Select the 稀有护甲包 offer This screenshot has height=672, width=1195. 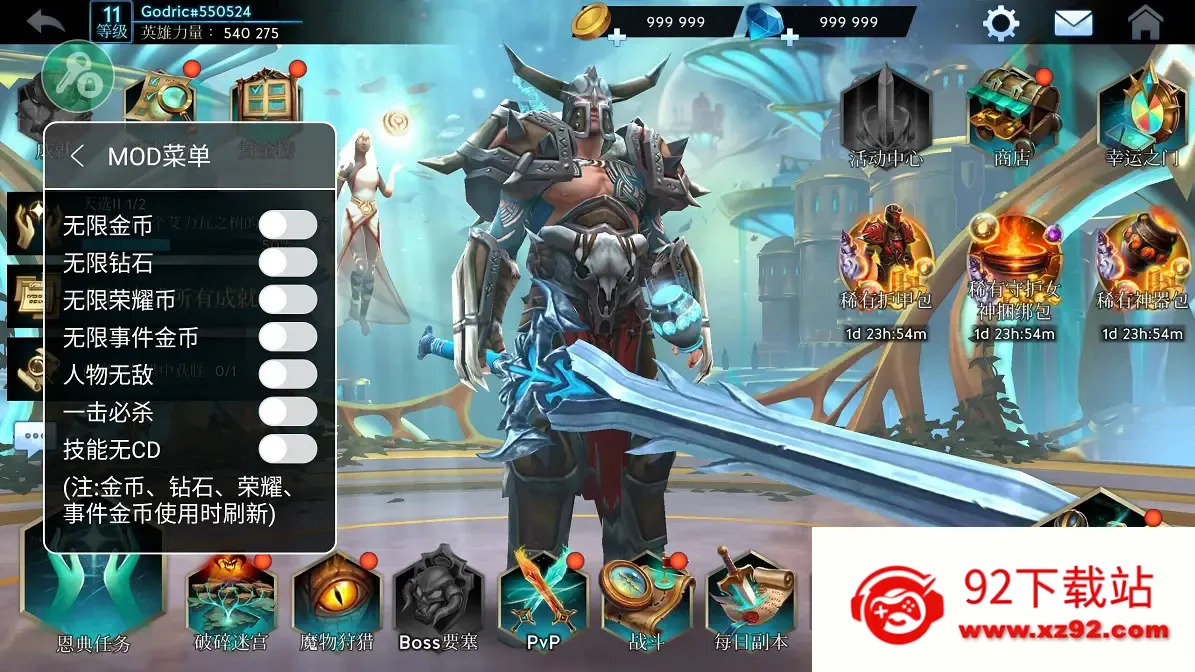(885, 262)
